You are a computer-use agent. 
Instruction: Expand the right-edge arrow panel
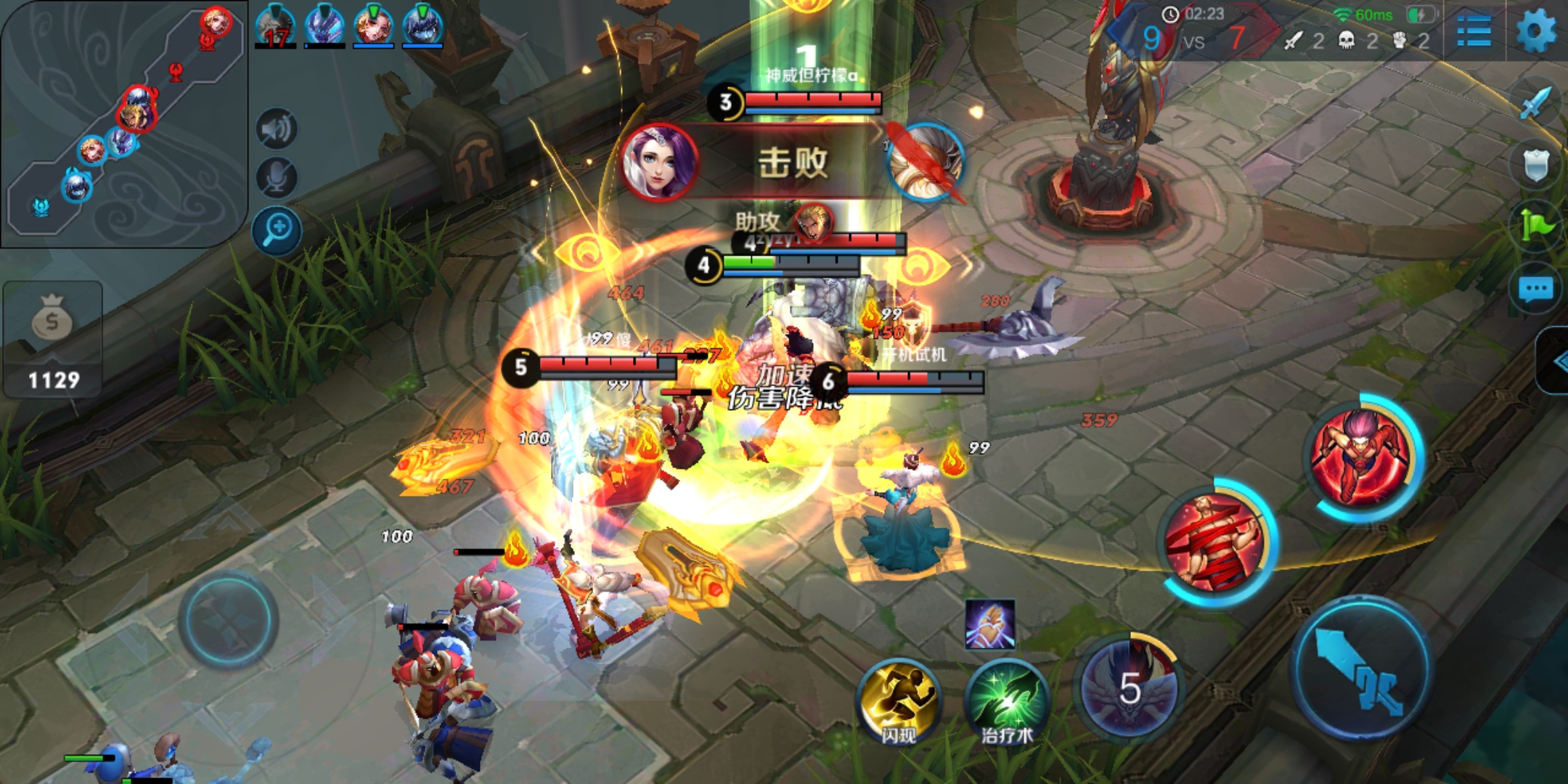[x=1555, y=361]
